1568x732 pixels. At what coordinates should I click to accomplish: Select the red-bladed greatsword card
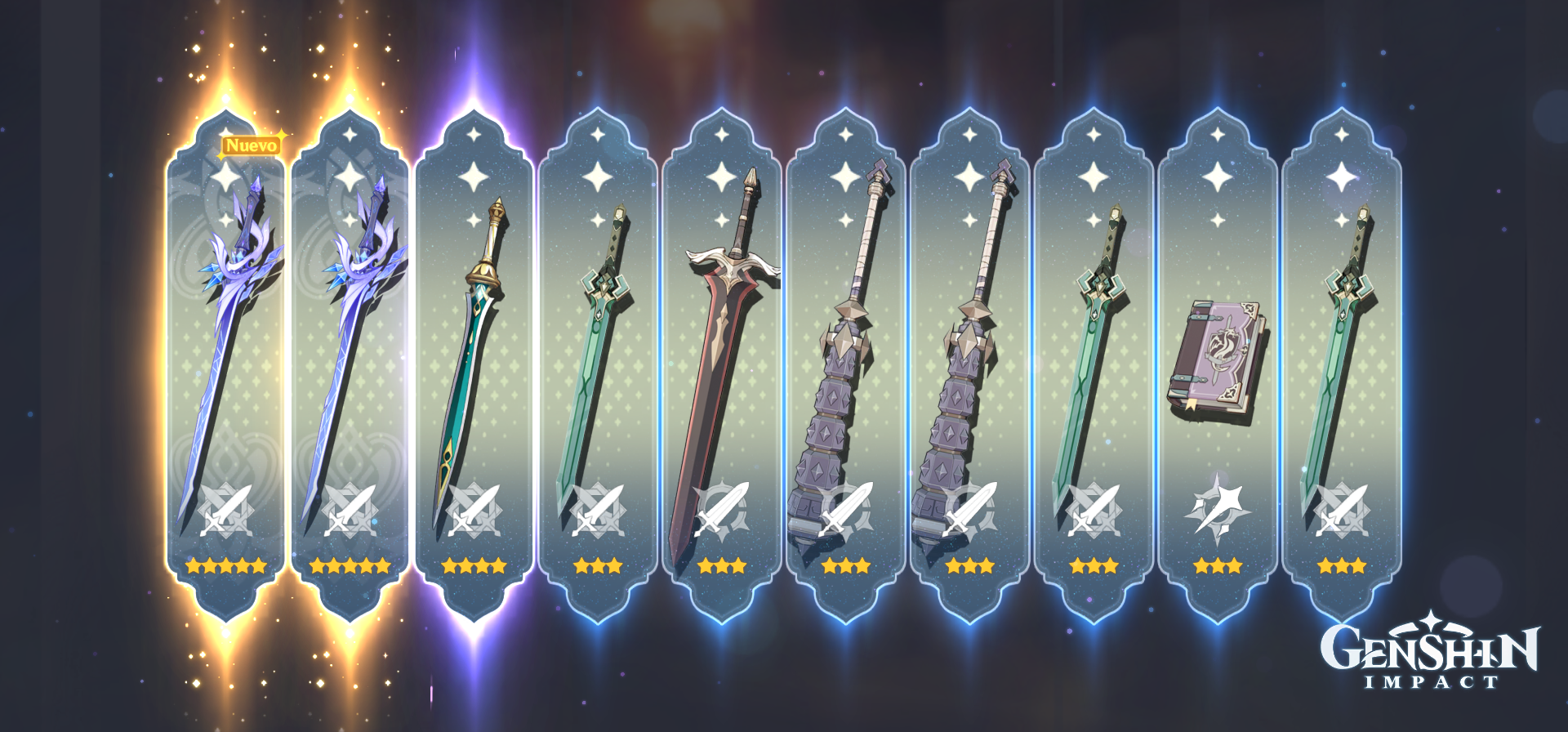click(719, 351)
